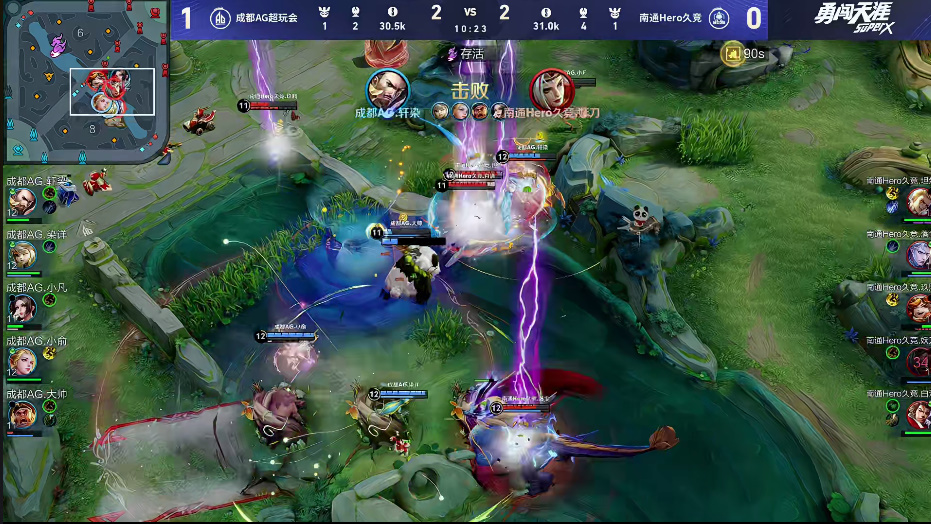
Task: Choose 成都AG.小前 blonde hero portrait
Action: tap(22, 360)
